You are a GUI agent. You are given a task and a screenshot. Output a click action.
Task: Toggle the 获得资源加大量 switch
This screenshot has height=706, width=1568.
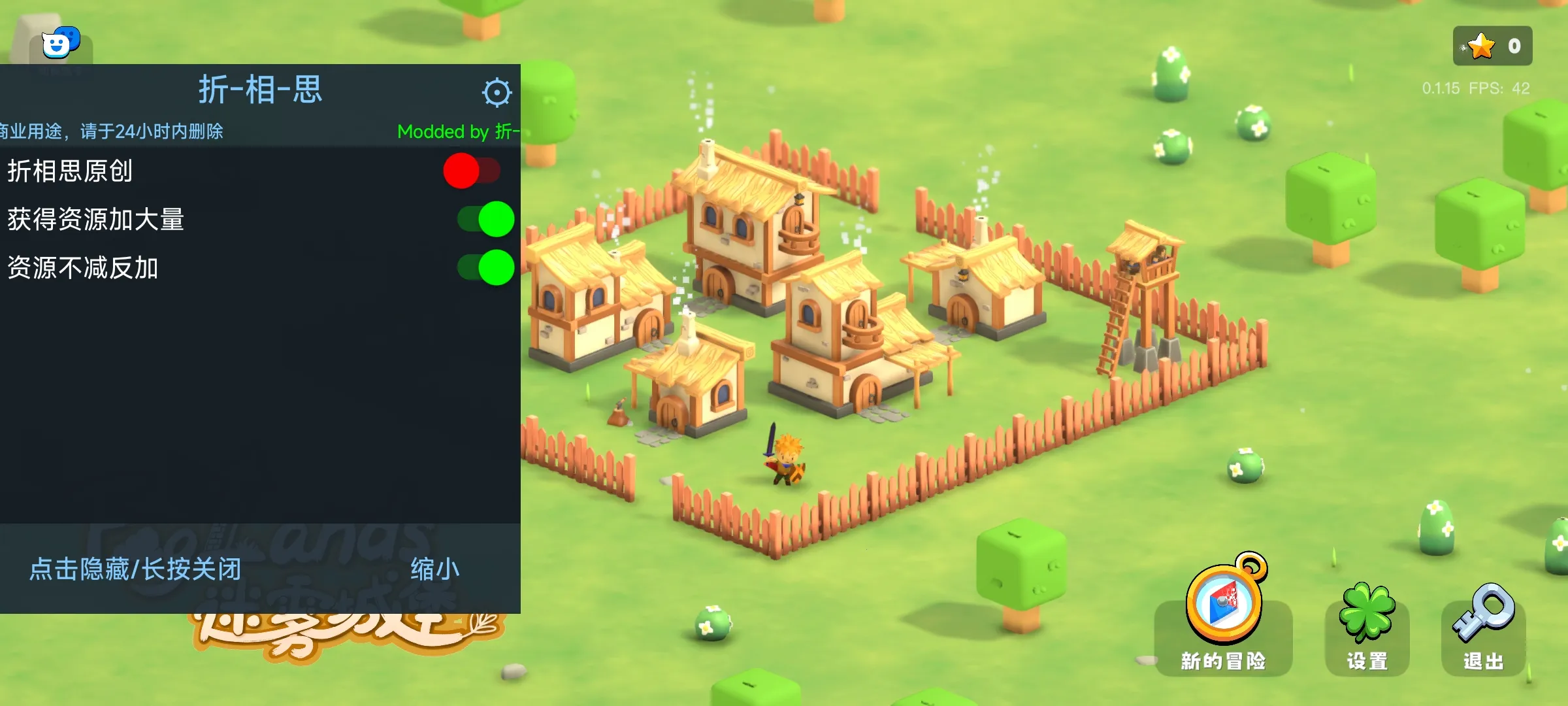tap(485, 219)
